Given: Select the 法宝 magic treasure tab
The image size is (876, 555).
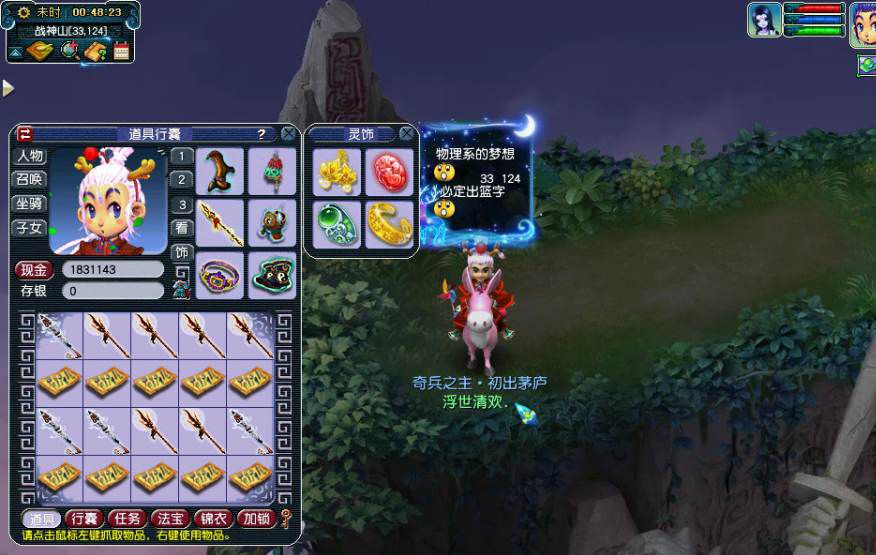Looking at the screenshot, I should (169, 518).
